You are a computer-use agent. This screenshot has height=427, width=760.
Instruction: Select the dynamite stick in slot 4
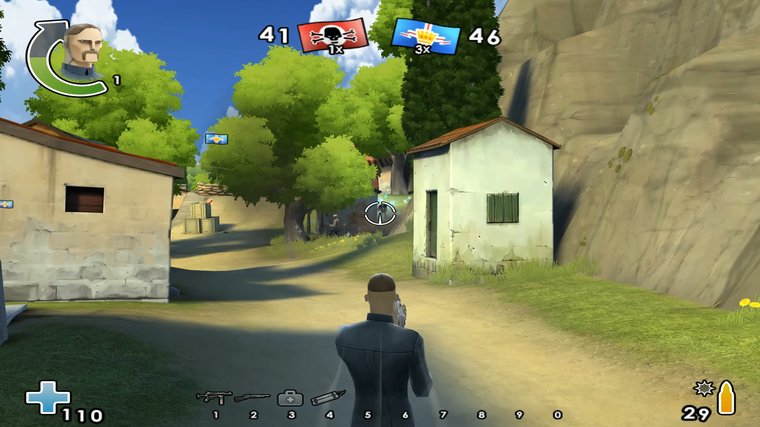click(328, 397)
